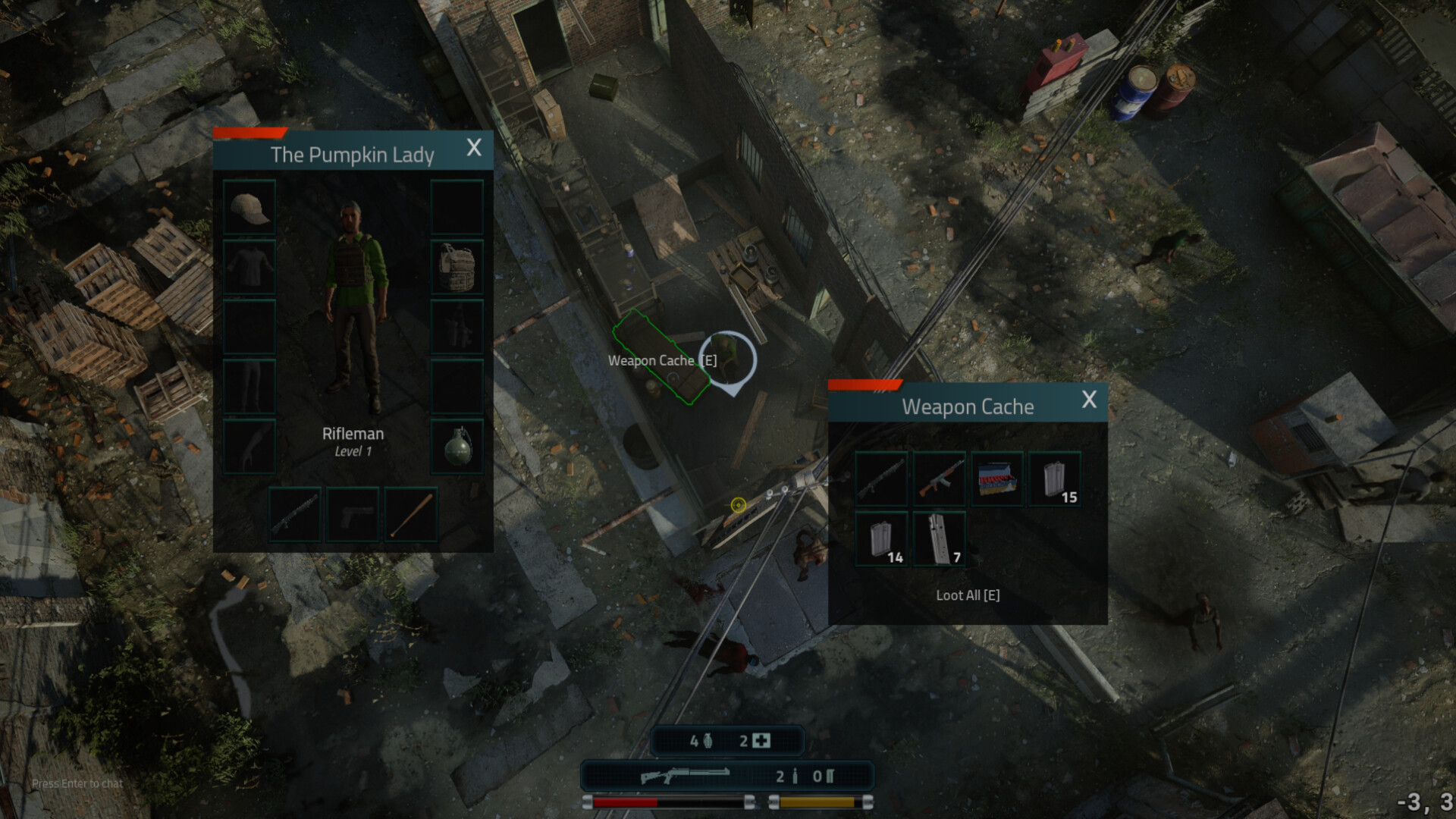Click the shirt icon in Pumpkin Lady's clothing slot

click(x=249, y=266)
